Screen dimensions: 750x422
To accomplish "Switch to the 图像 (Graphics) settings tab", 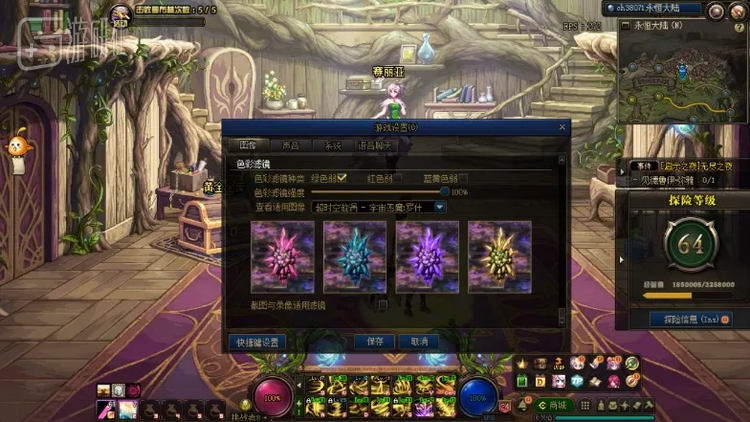I will (249, 145).
